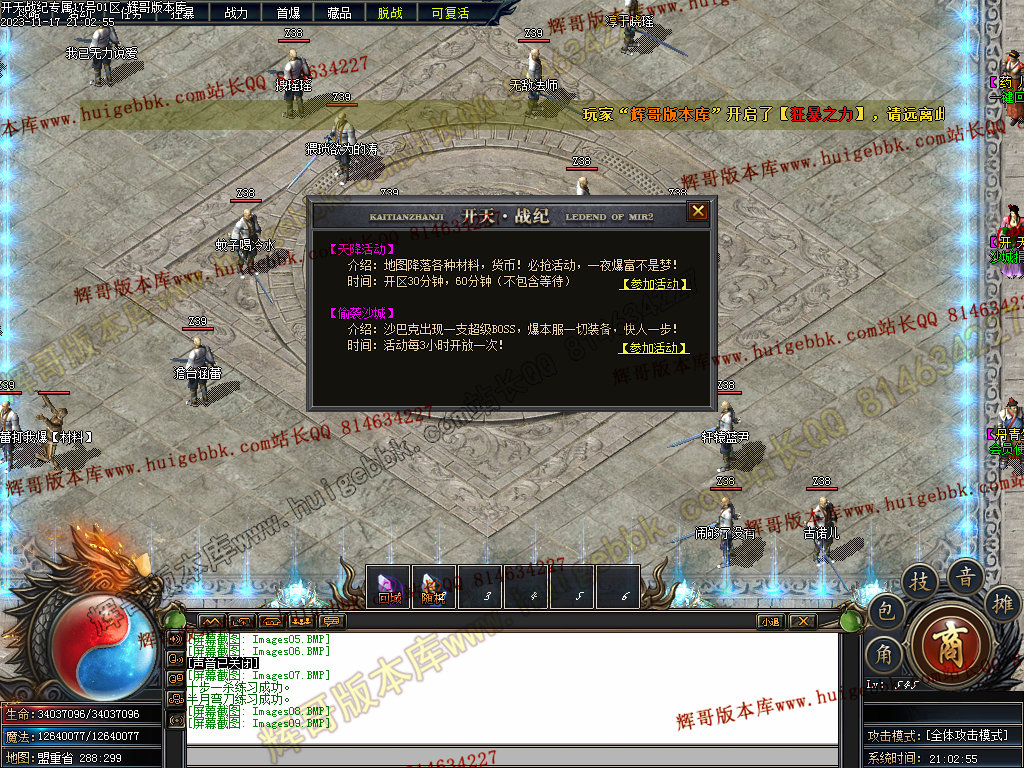The image size is (1024, 768).
Task: Open the 战力 menu in top bar
Action: 236,13
